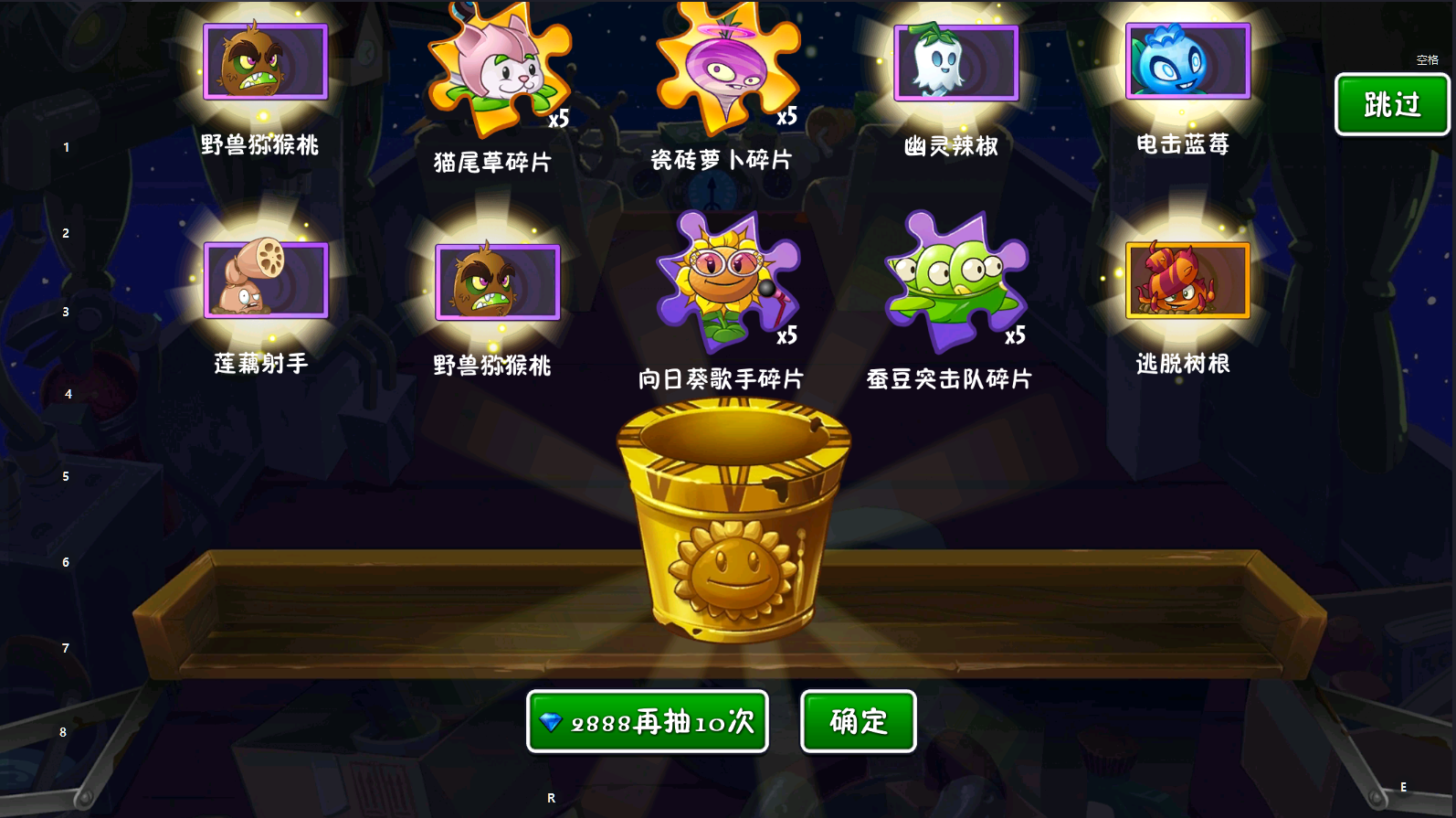Select the 野兽猕猴桃 reward icon in top row
1456x818 pixels.
266,62
